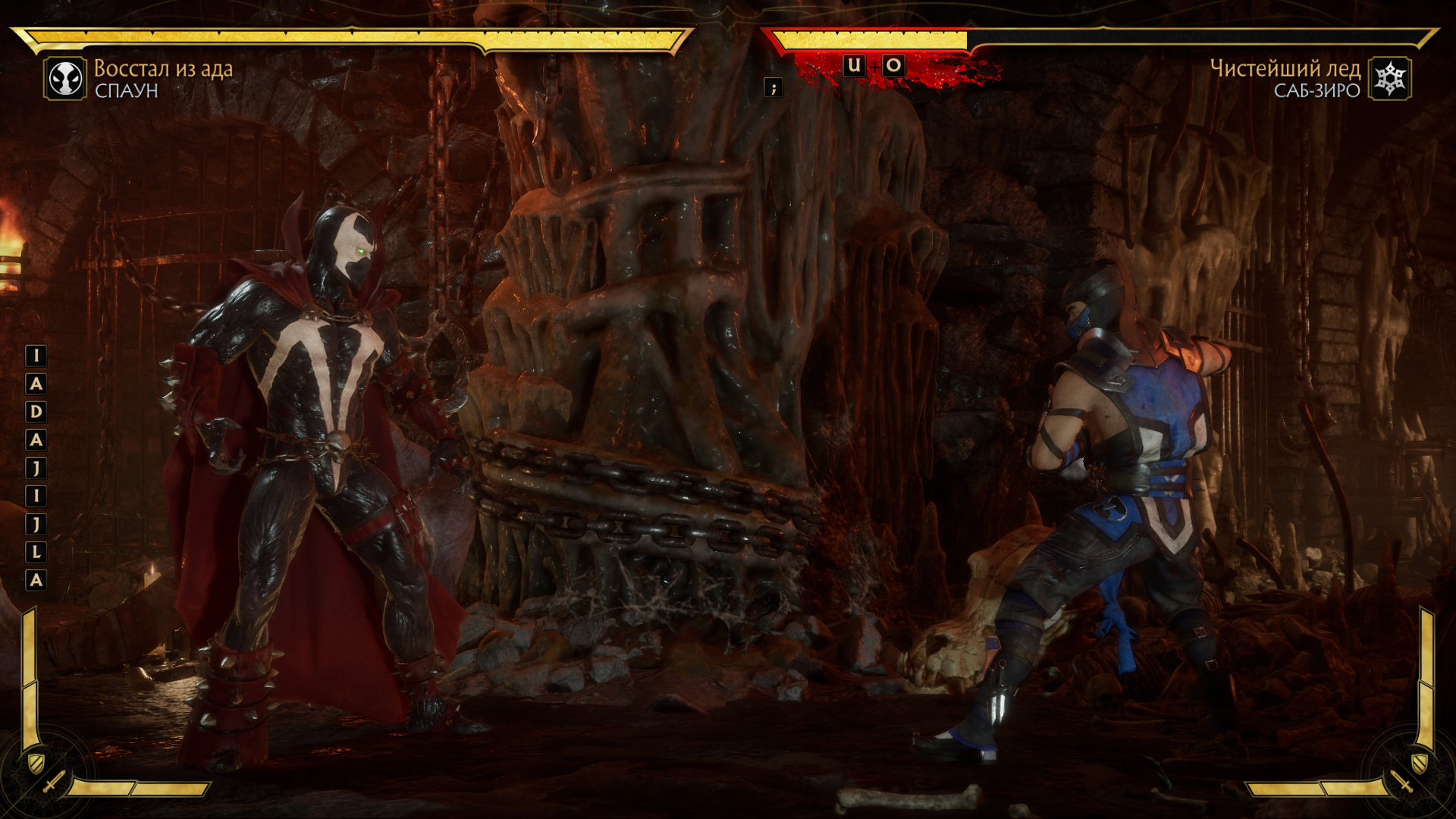Viewport: 1456px width, 819px height.
Task: Click Sub-Zero's snowflake emblem icon
Action: pyautogui.click(x=1390, y=79)
